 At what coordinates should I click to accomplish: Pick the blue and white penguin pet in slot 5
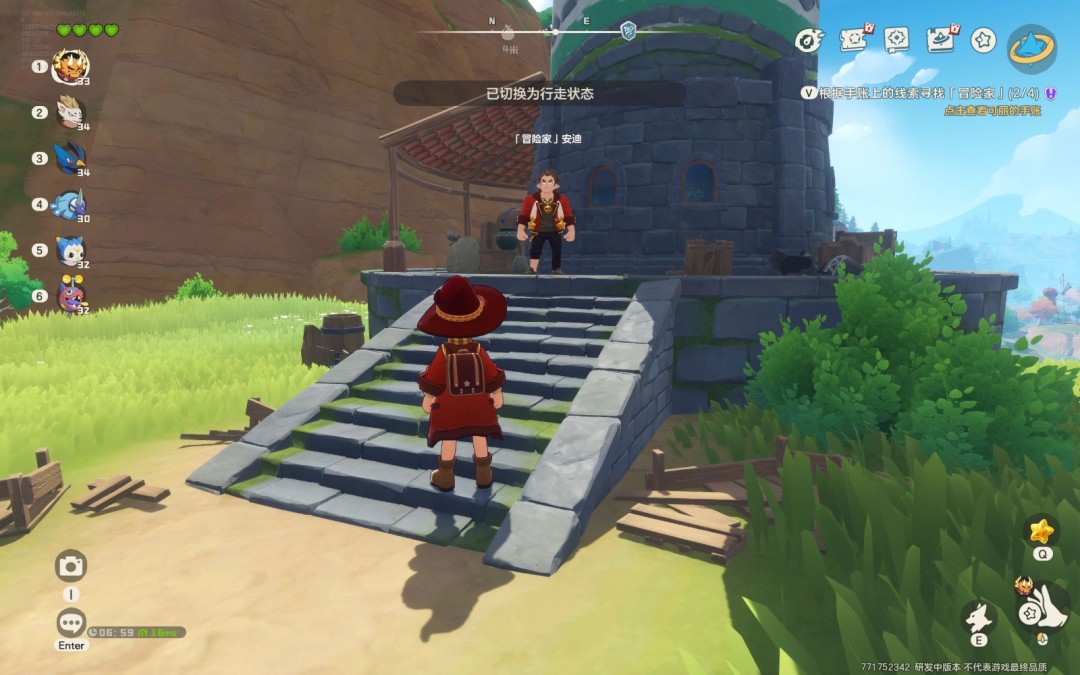tap(70, 250)
